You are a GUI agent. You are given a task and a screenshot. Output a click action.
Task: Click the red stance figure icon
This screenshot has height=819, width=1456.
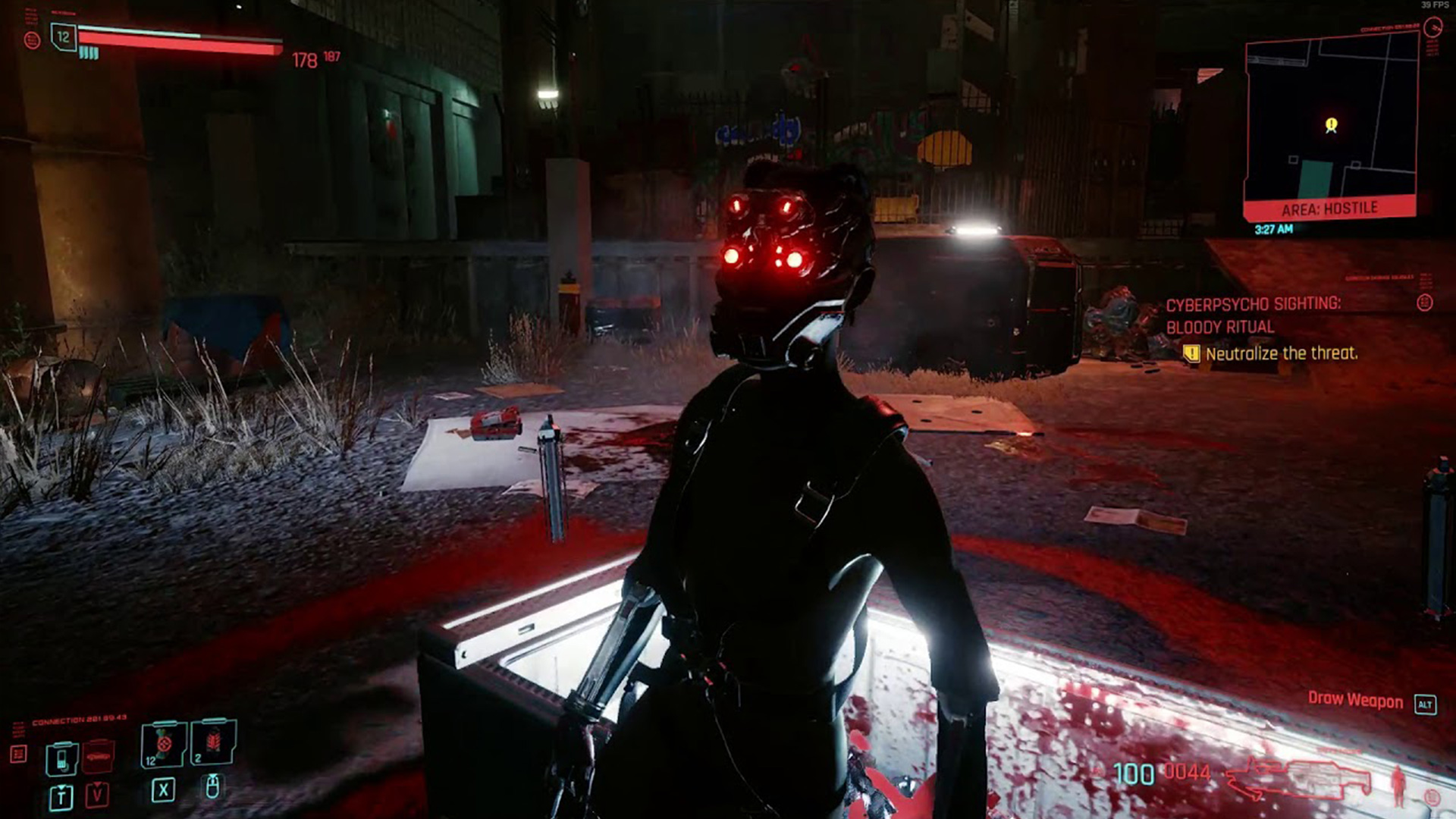1398,786
